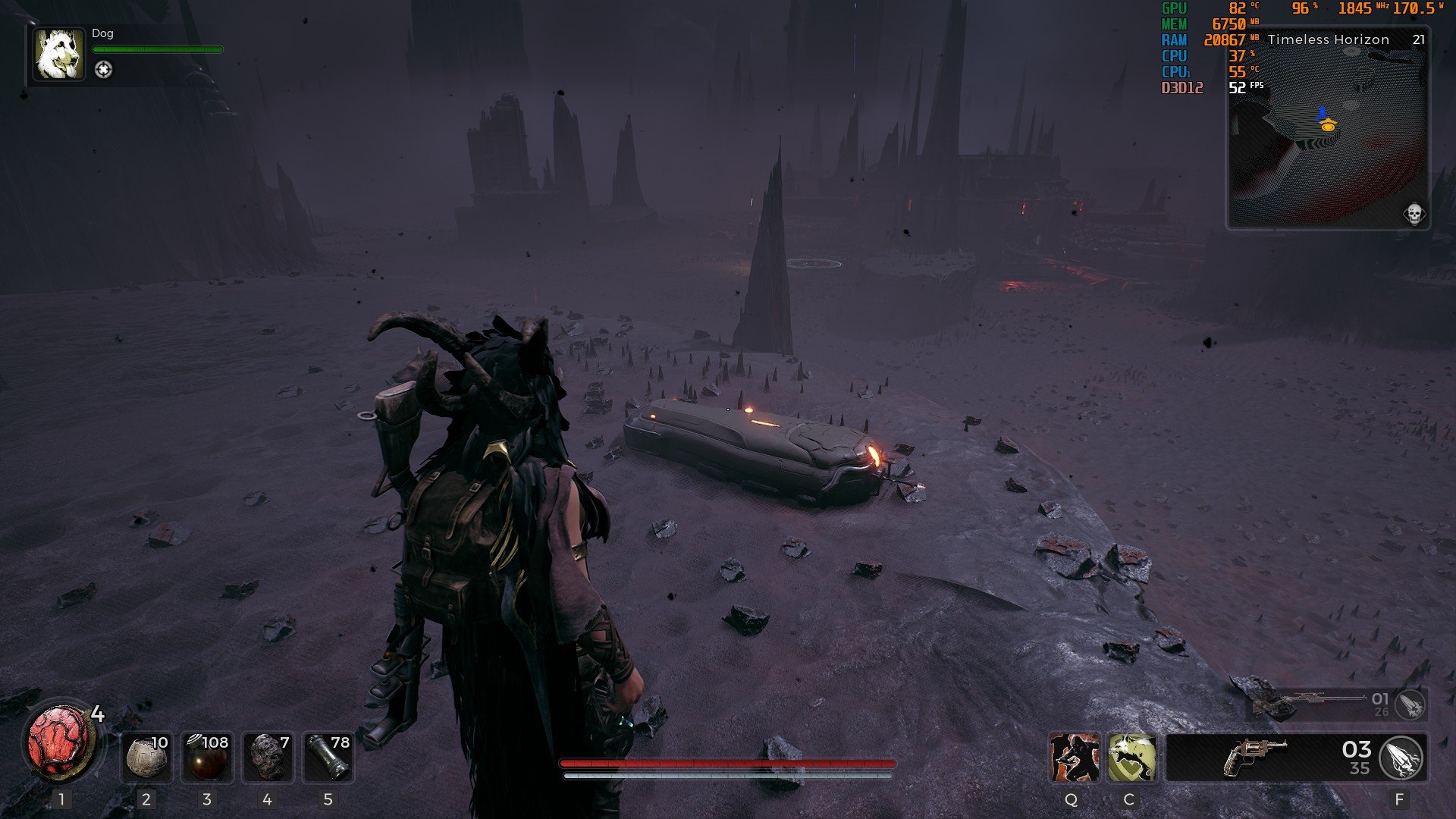The width and height of the screenshot is (1456, 819).
Task: Trigger the revolver's weapon mod icon
Action: click(1401, 758)
